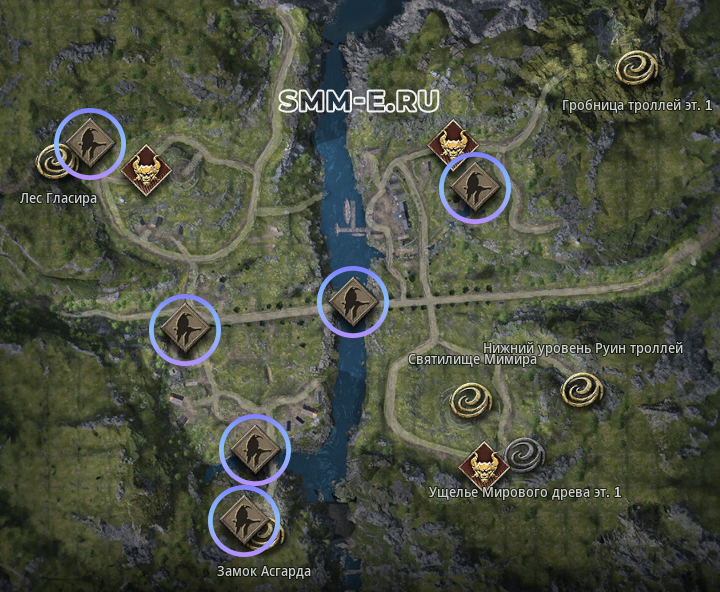Image resolution: width=720 pixels, height=592 pixels.
Task: Click the boss marker near Ущелье Мирового древа
Action: 484,465
